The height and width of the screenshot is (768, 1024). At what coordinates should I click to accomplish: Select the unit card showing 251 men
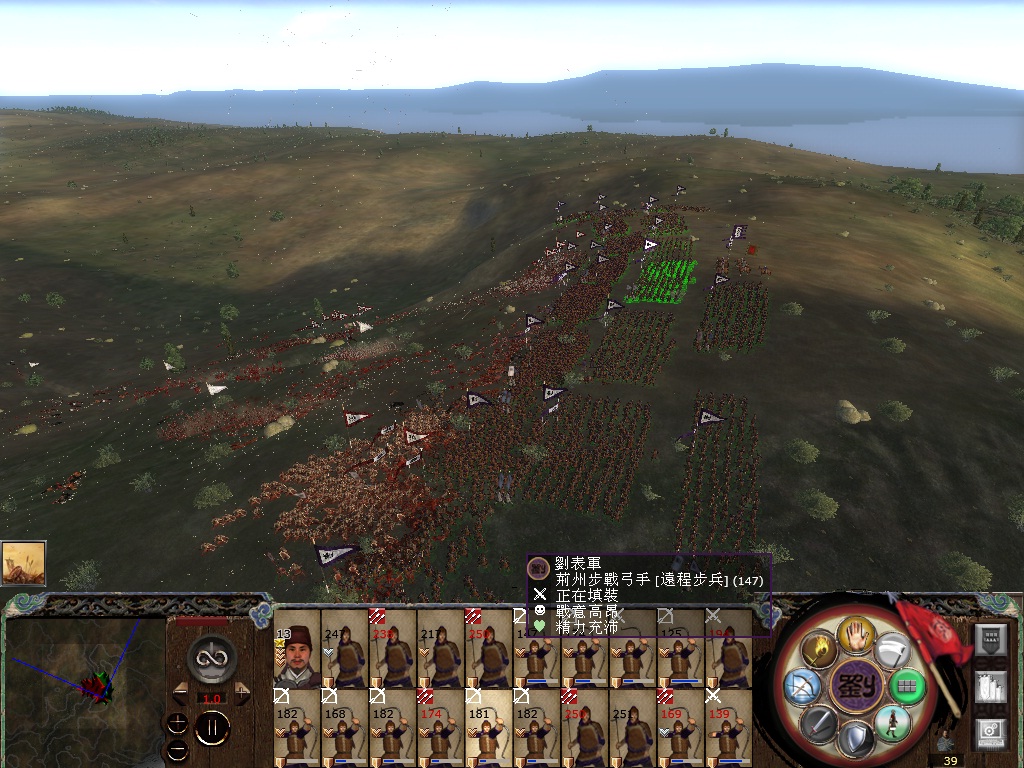(633, 728)
